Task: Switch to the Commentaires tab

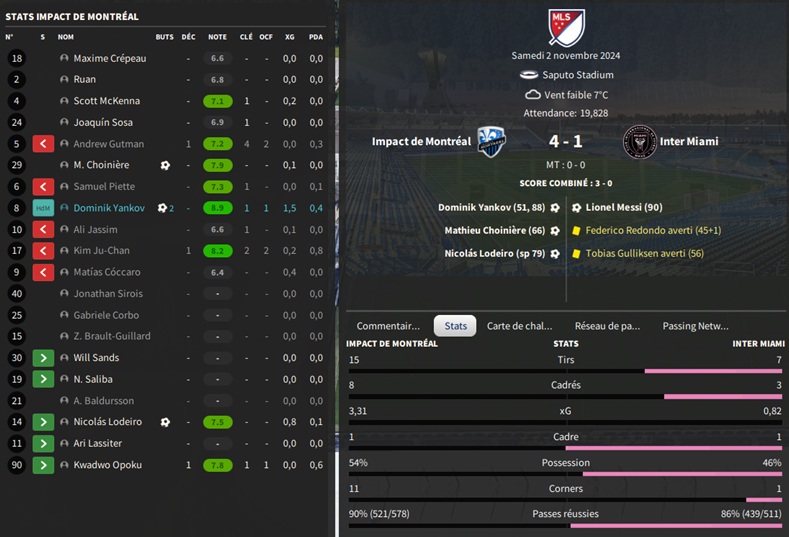Action: coord(388,326)
